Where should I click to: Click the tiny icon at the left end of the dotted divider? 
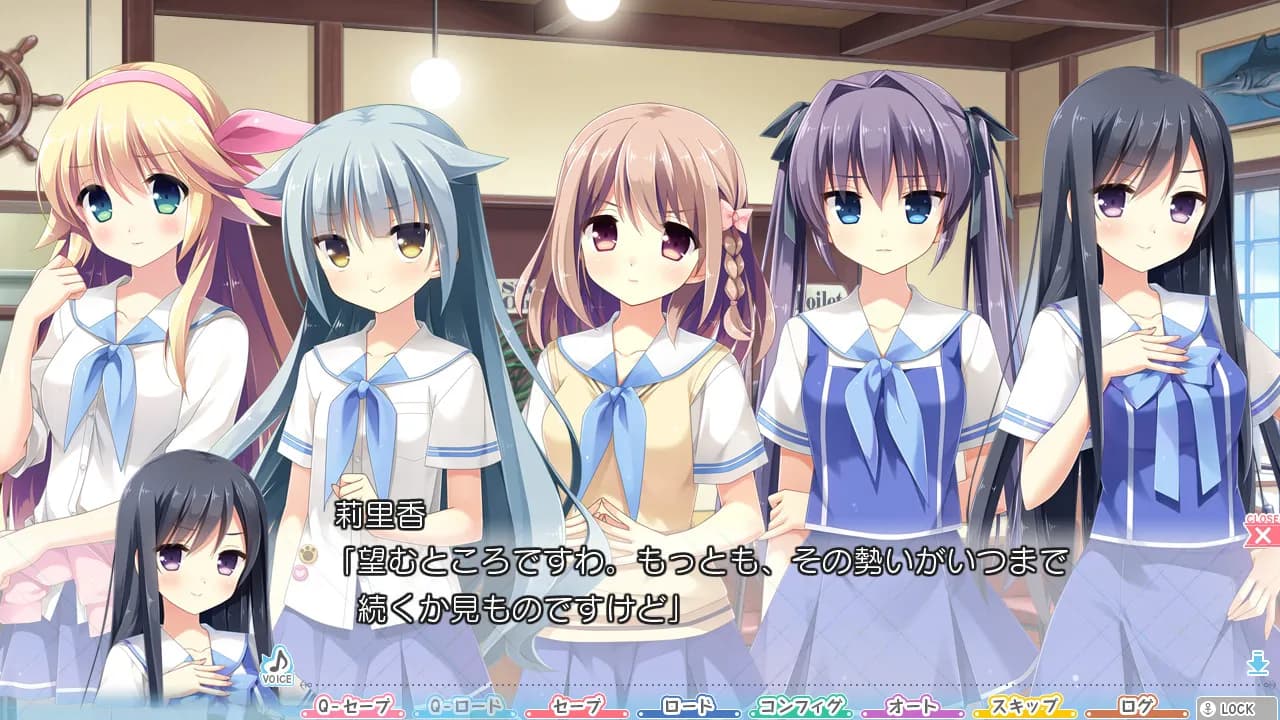306,685
